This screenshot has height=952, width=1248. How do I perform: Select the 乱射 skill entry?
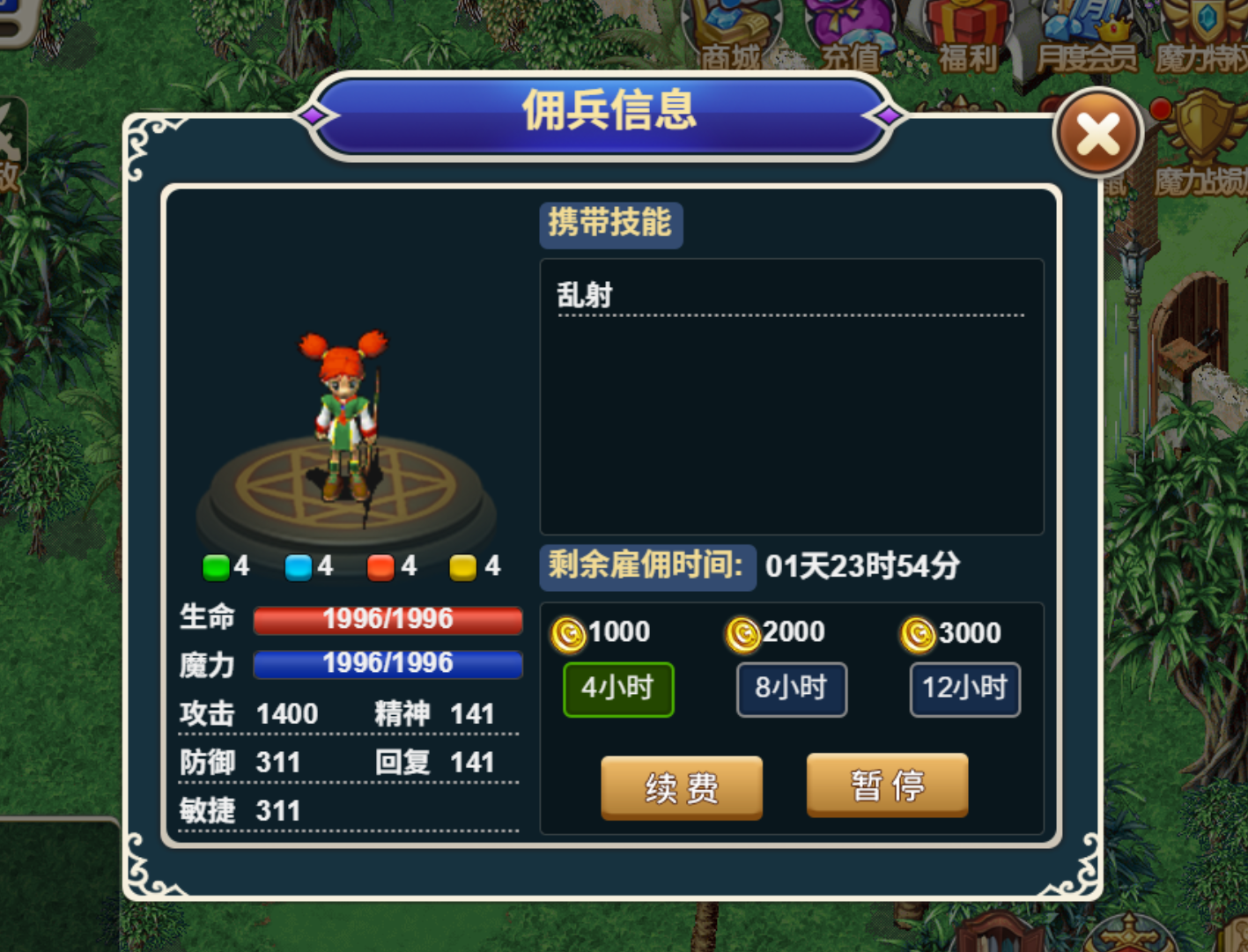point(587,295)
